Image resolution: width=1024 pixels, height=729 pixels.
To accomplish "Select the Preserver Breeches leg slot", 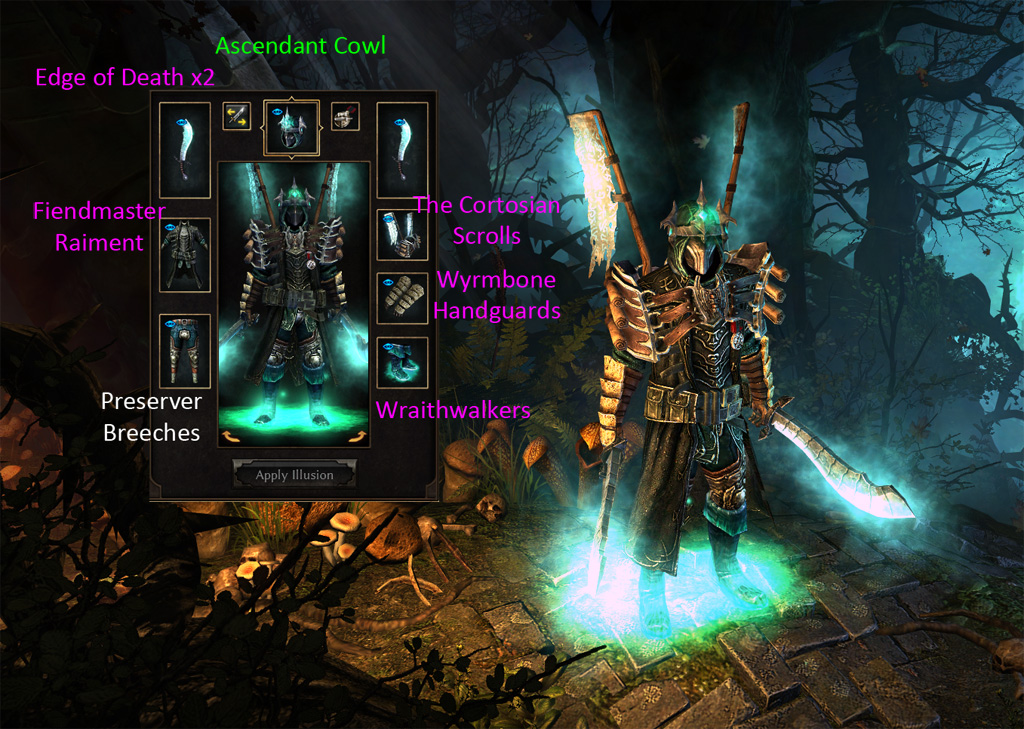I will coord(185,350).
